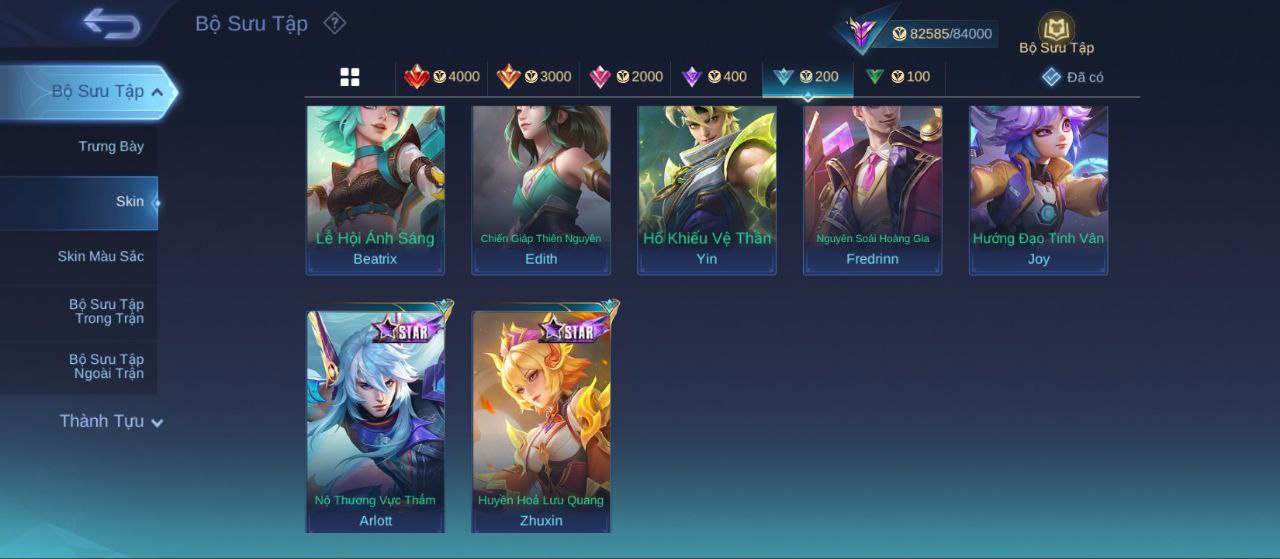Show all skins with grid filter
The height and width of the screenshot is (559, 1280).
pyautogui.click(x=350, y=77)
